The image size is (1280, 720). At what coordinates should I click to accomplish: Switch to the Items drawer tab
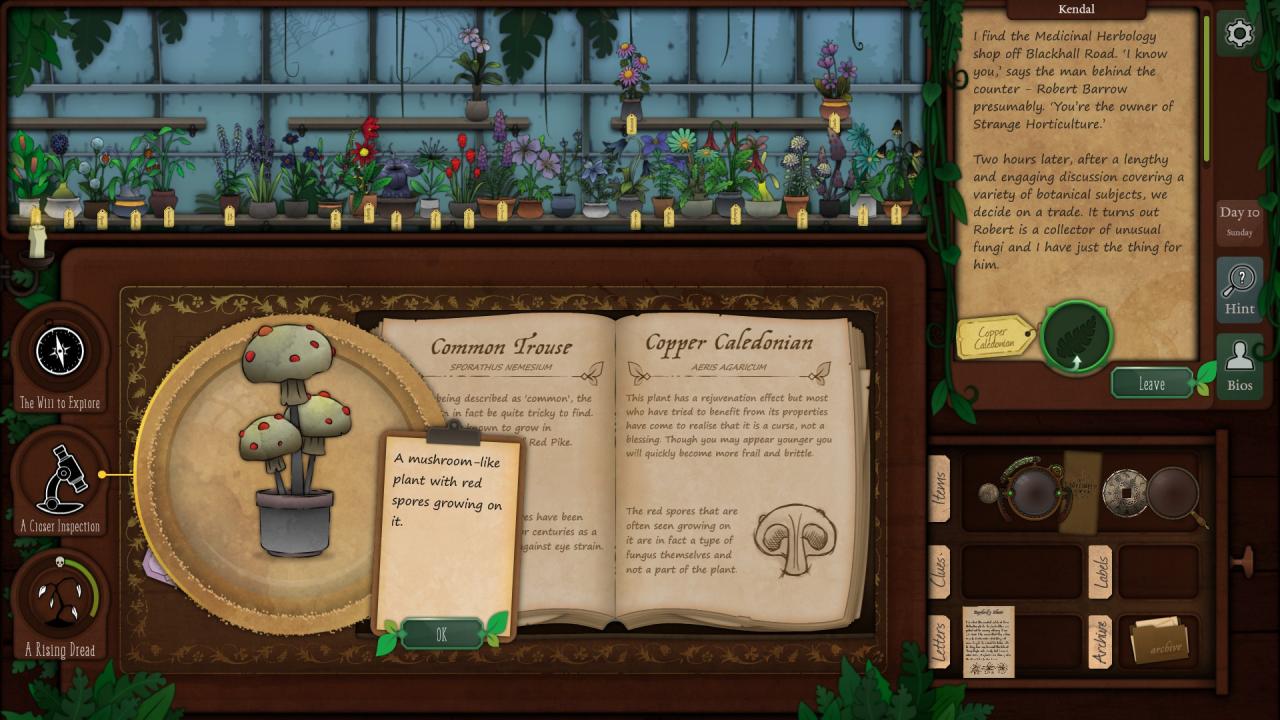[939, 489]
